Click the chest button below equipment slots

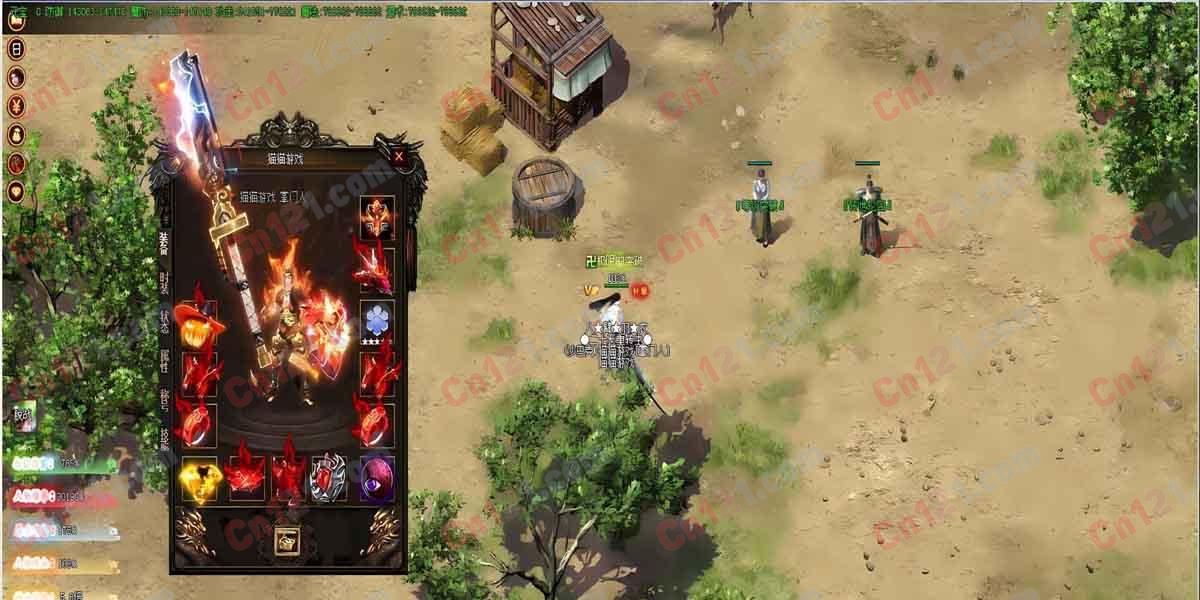(x=288, y=539)
